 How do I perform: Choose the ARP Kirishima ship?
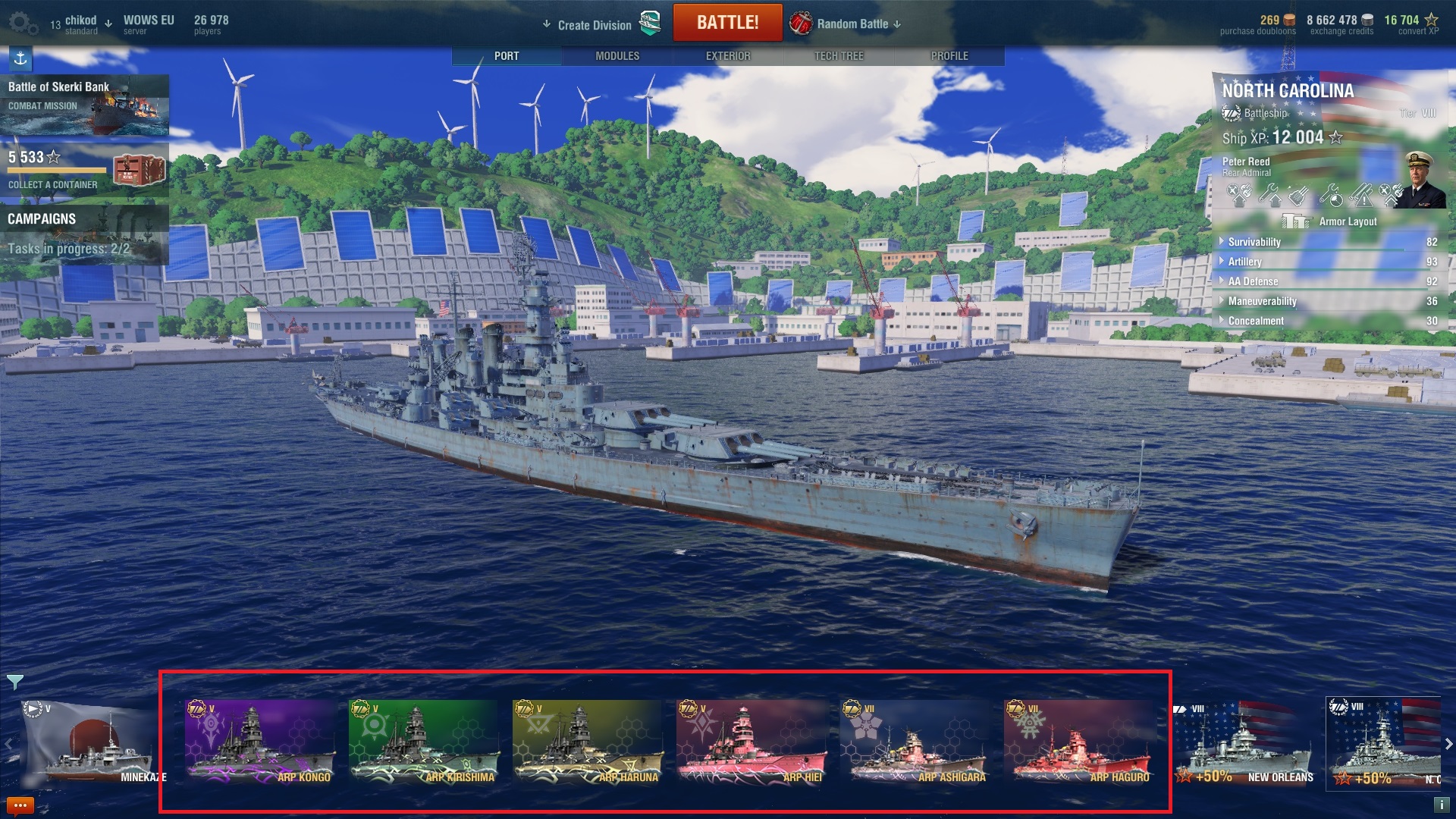point(423,742)
